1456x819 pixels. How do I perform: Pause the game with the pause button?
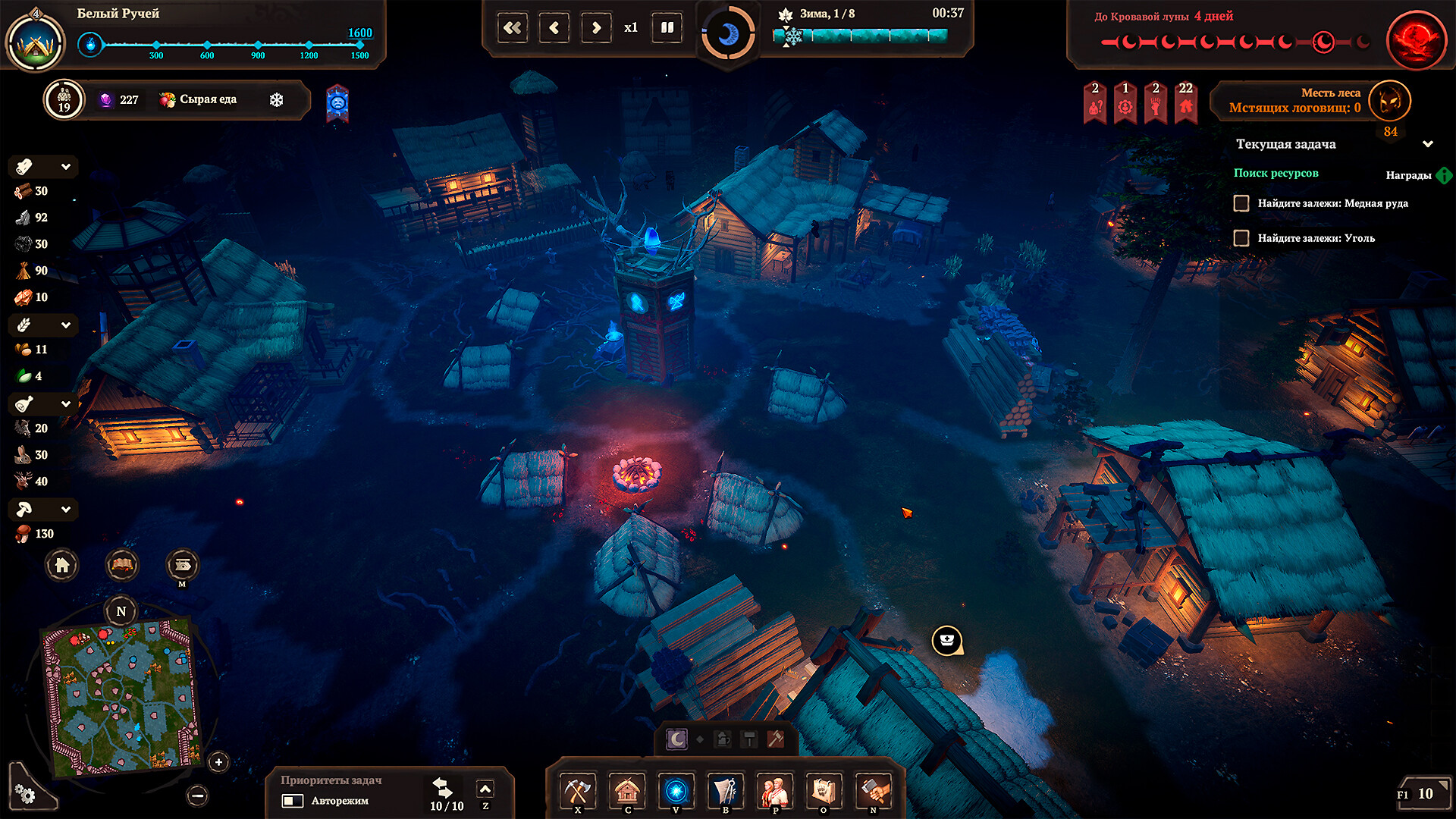click(666, 27)
